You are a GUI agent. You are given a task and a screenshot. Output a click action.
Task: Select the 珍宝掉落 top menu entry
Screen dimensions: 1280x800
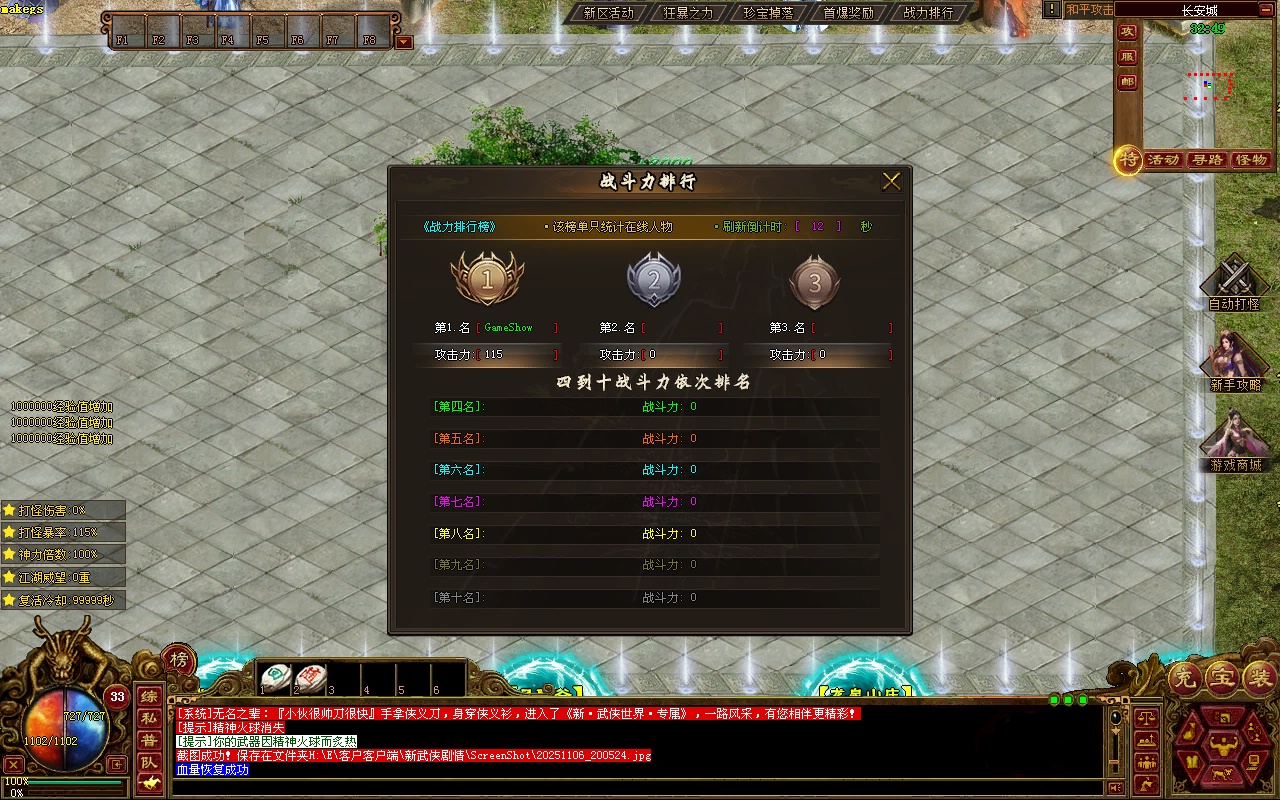(768, 13)
